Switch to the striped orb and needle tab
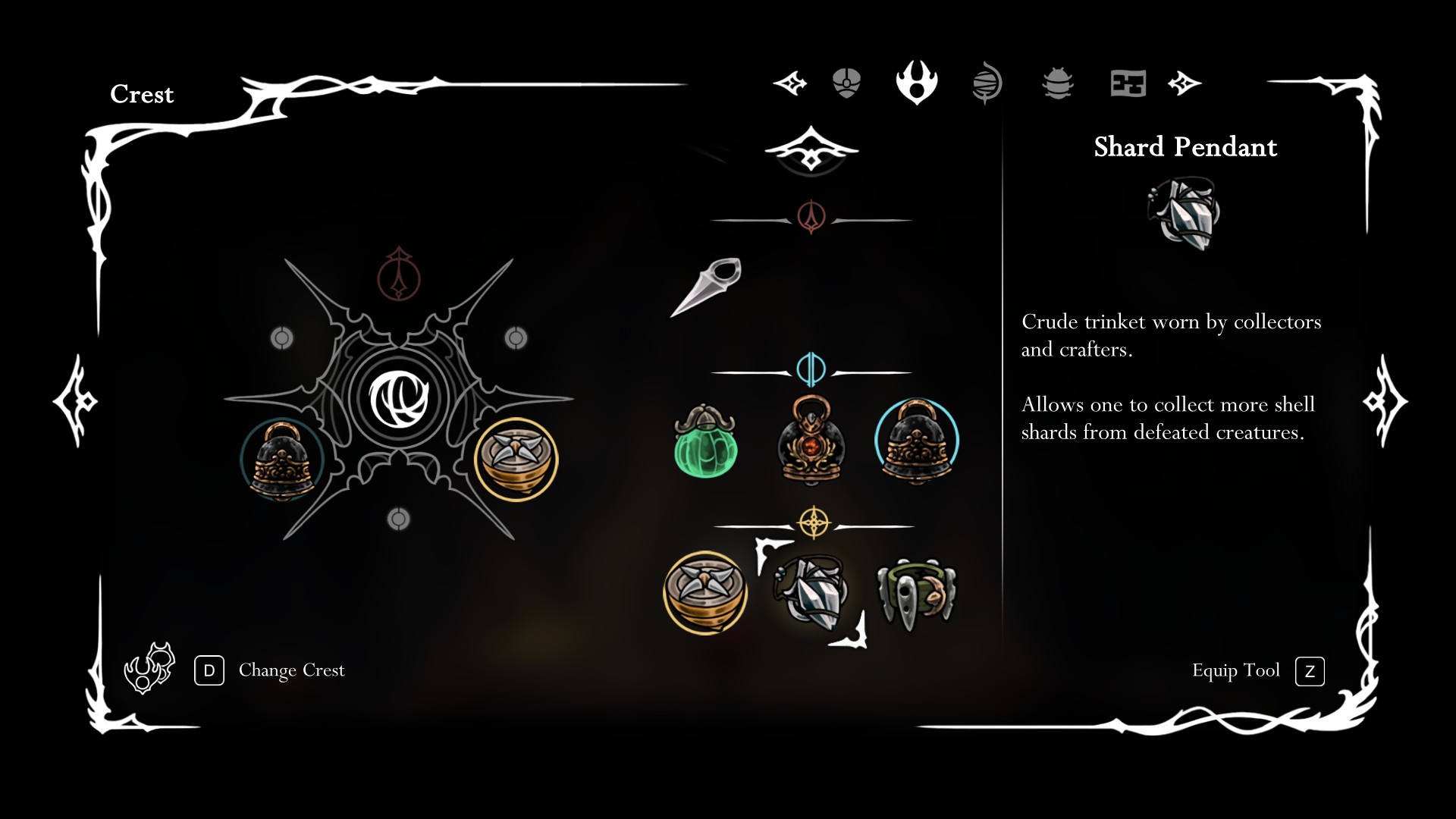Image resolution: width=1456 pixels, height=819 pixels. (987, 83)
